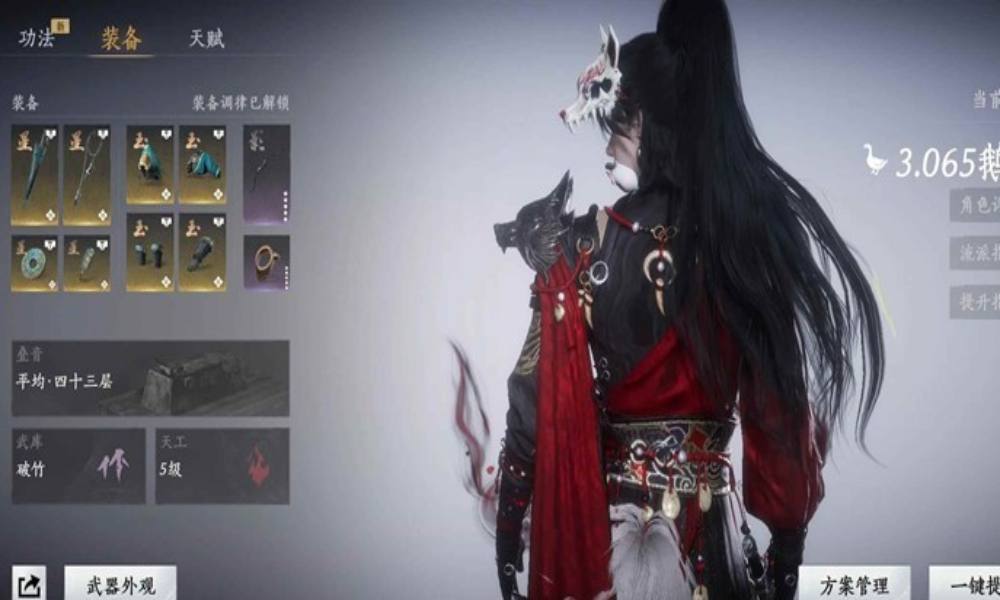Viewport: 1000px width, 600px height.
Task: Choose the ring equipment slot
Action: tap(266, 262)
